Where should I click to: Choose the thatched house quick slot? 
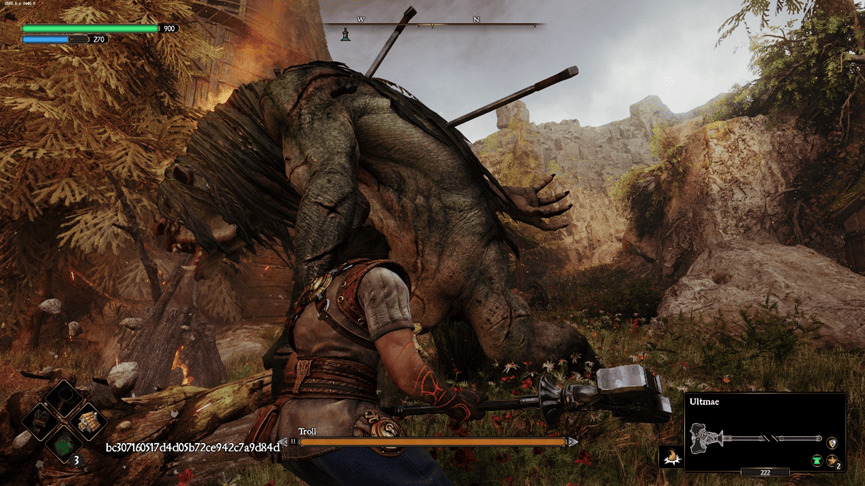point(90,421)
